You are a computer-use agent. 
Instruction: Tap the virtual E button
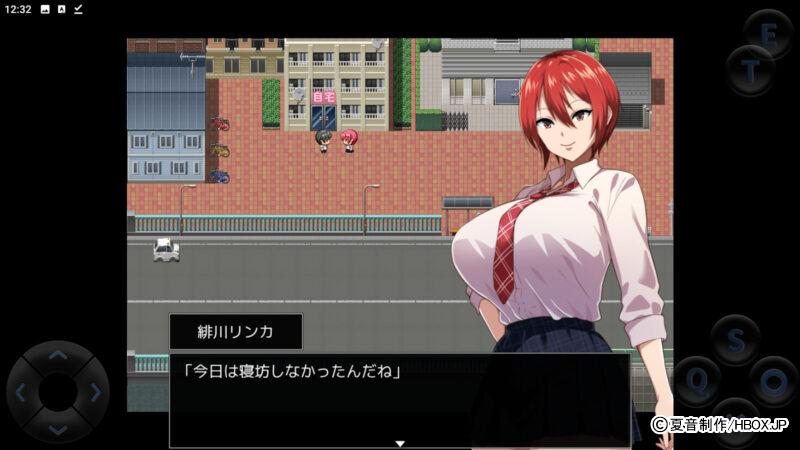point(768,34)
